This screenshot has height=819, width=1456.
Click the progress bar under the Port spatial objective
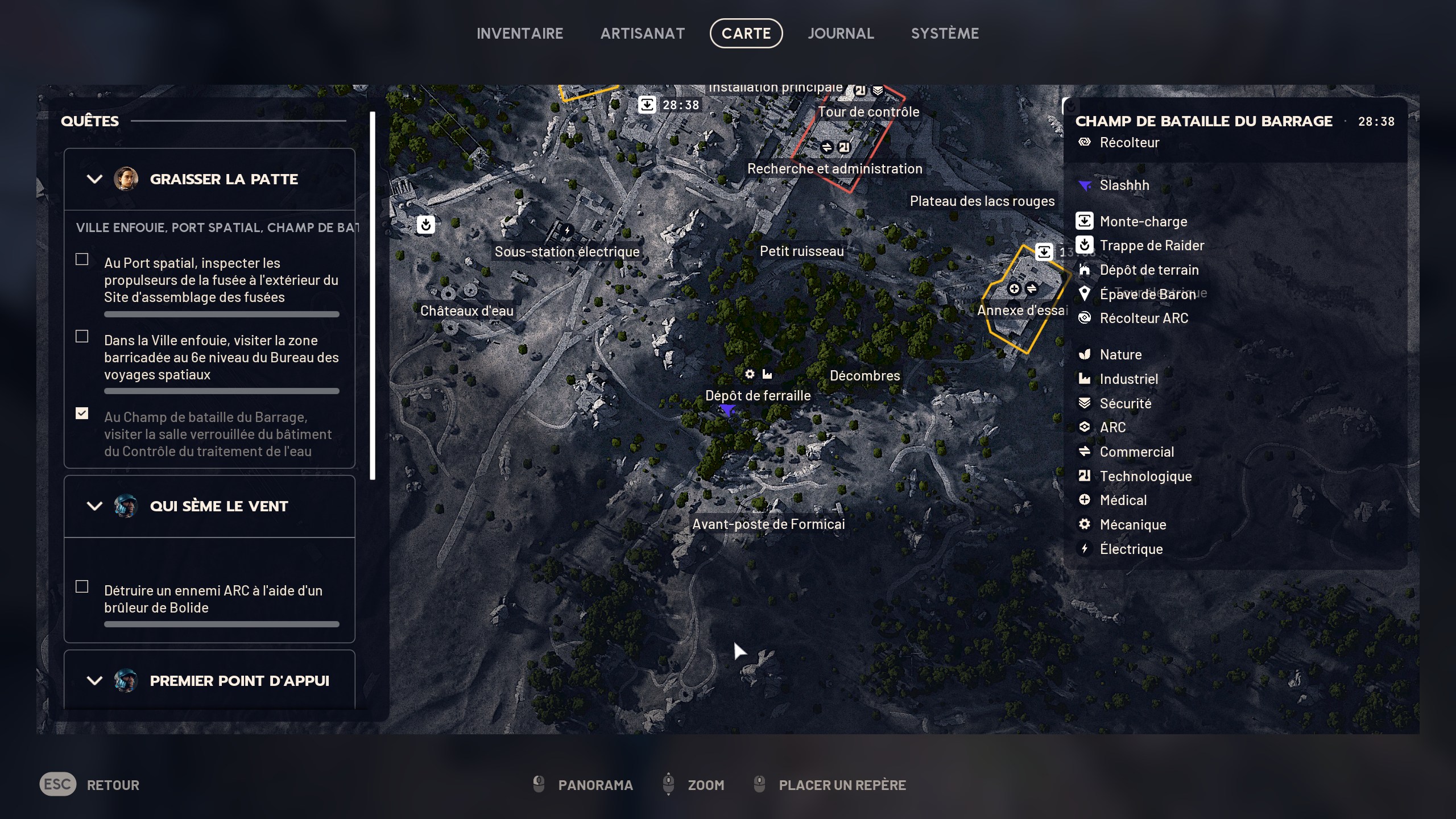pyautogui.click(x=221, y=313)
